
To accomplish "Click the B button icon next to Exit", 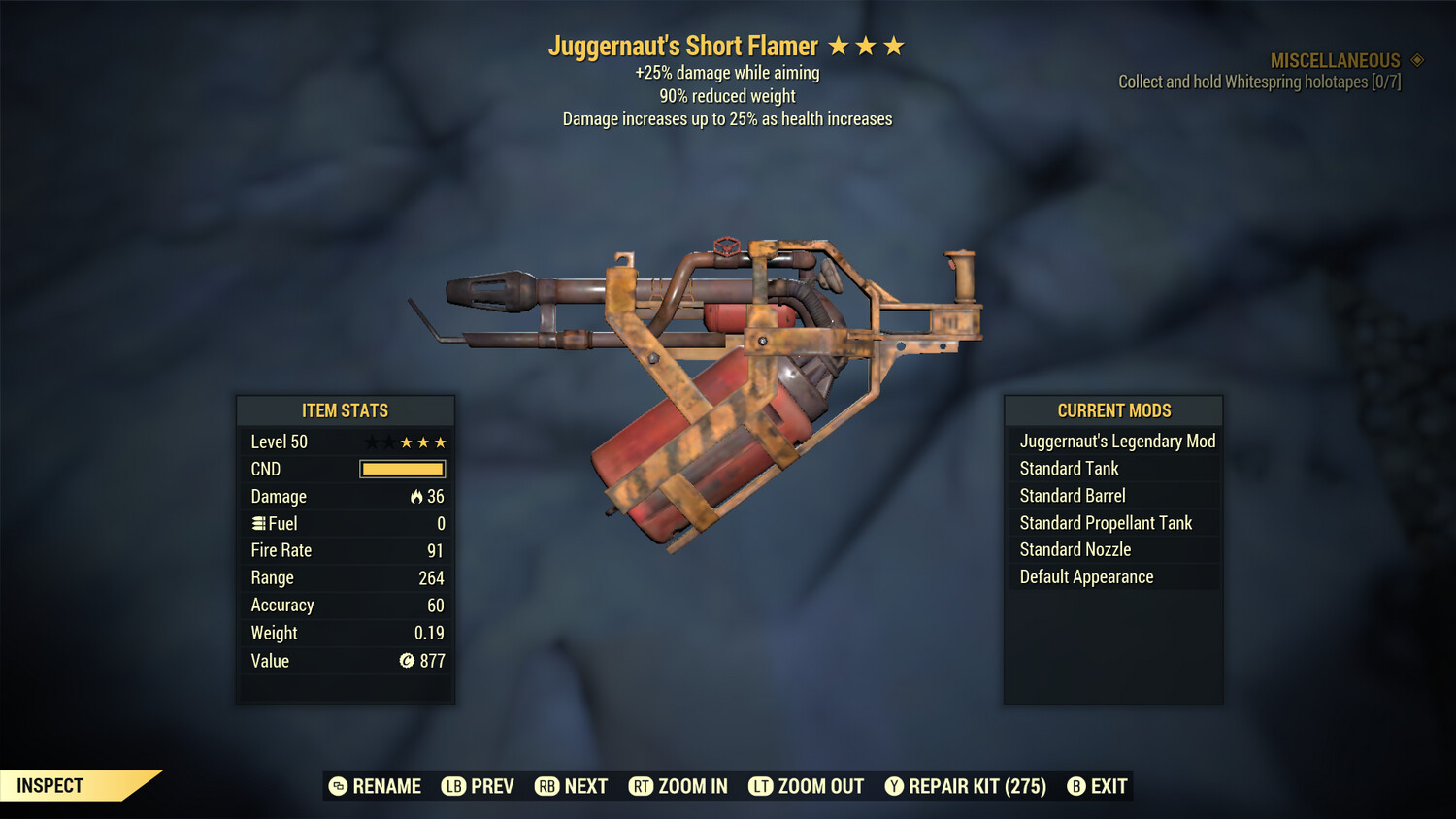I will (1075, 786).
